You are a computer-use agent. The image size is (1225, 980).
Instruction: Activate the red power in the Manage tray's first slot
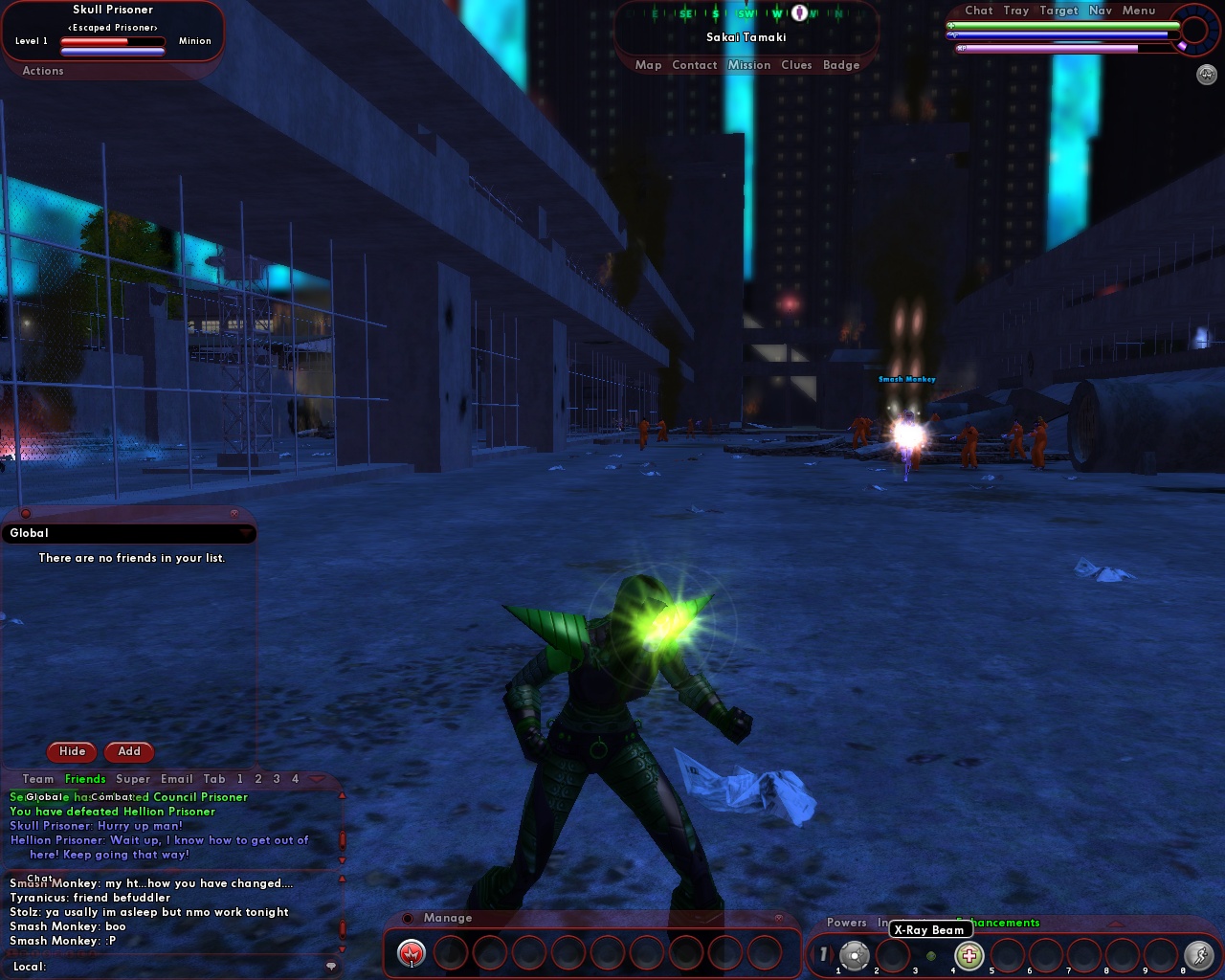point(412,953)
